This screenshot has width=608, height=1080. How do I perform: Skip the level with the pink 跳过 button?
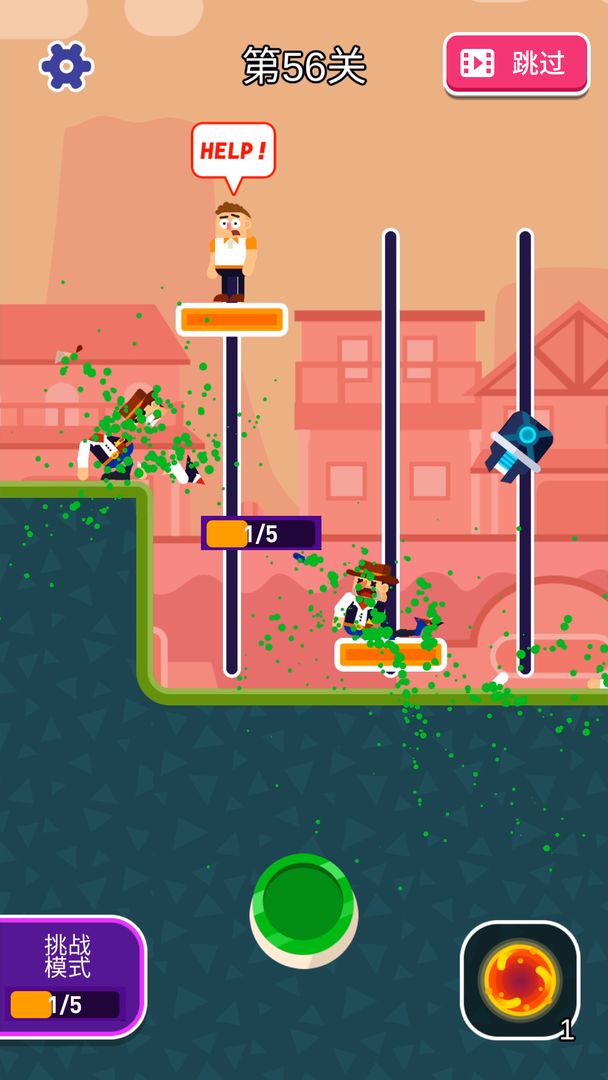click(516, 63)
